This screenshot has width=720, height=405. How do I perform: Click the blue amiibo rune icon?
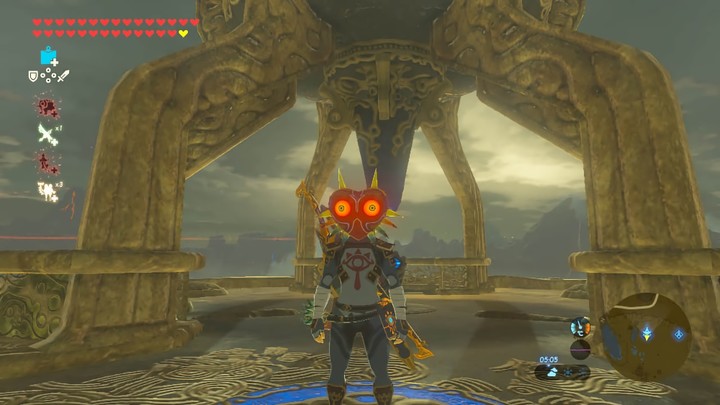tap(47, 56)
